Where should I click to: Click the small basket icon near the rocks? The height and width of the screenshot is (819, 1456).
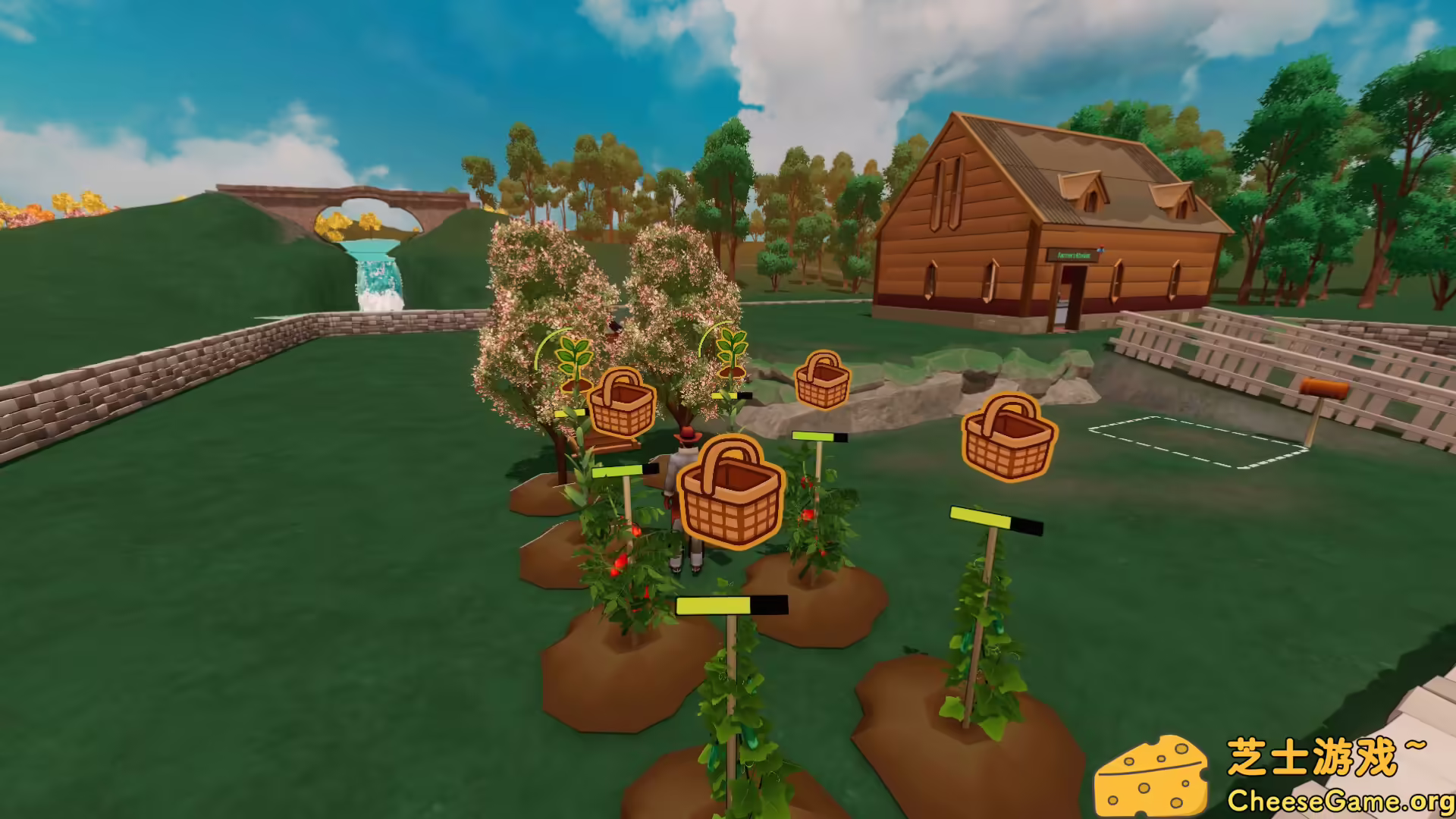point(821,379)
